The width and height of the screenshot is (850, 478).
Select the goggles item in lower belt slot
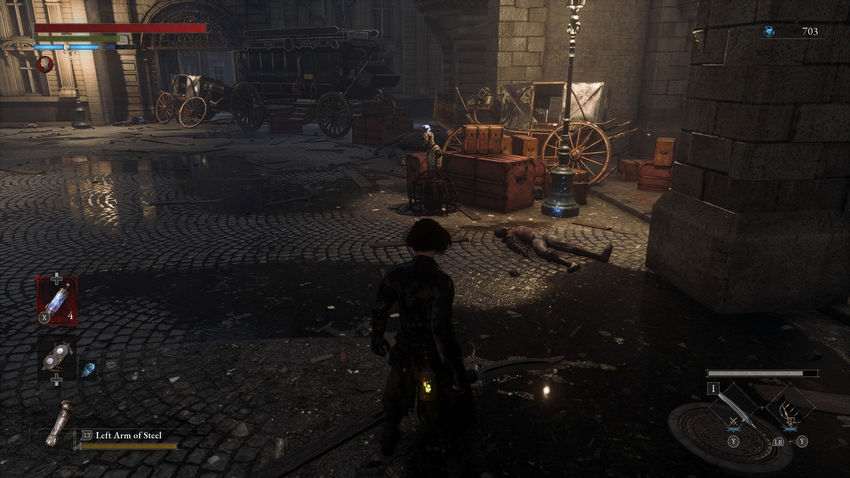click(56, 355)
